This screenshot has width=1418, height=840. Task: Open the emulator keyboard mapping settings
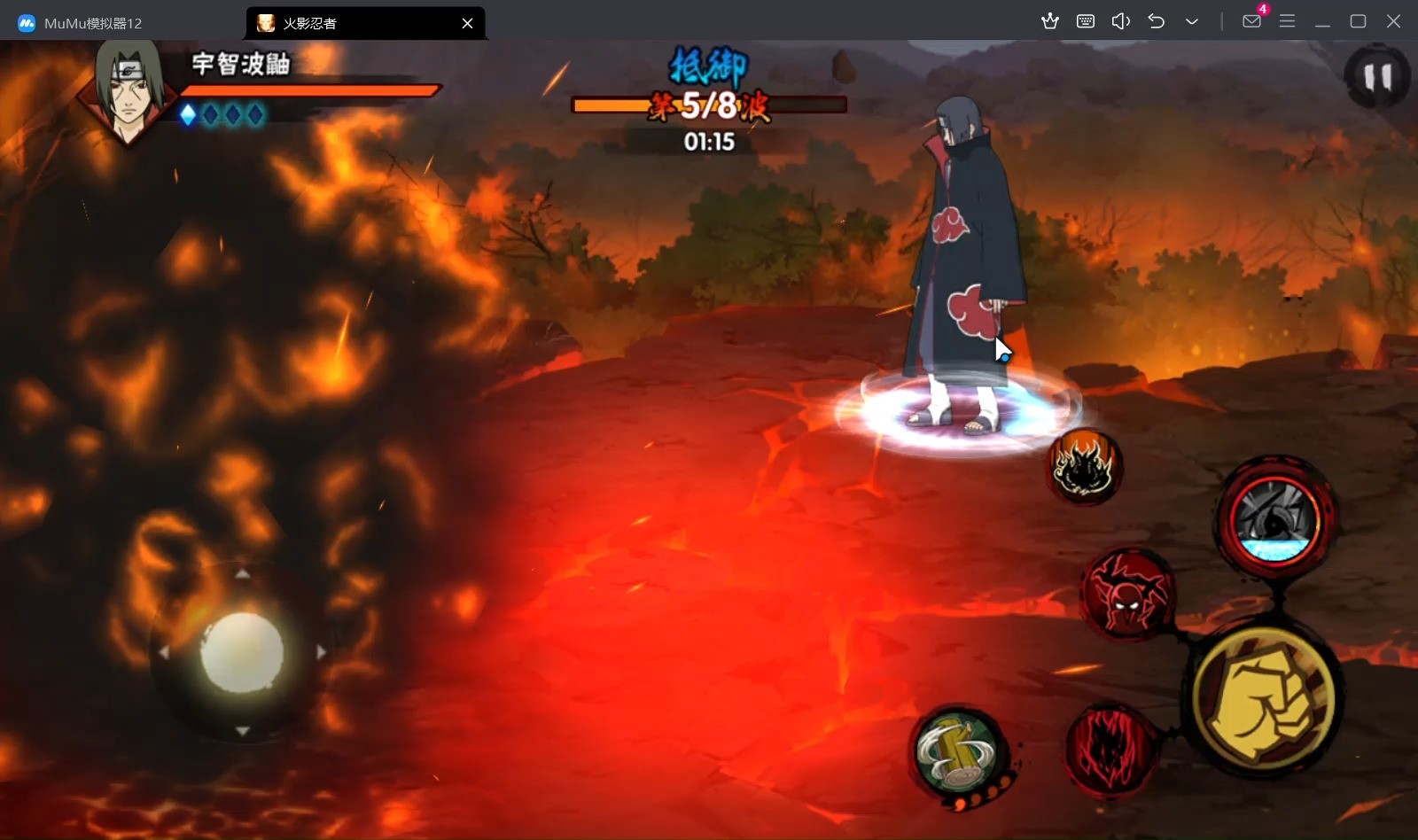pyautogui.click(x=1085, y=21)
